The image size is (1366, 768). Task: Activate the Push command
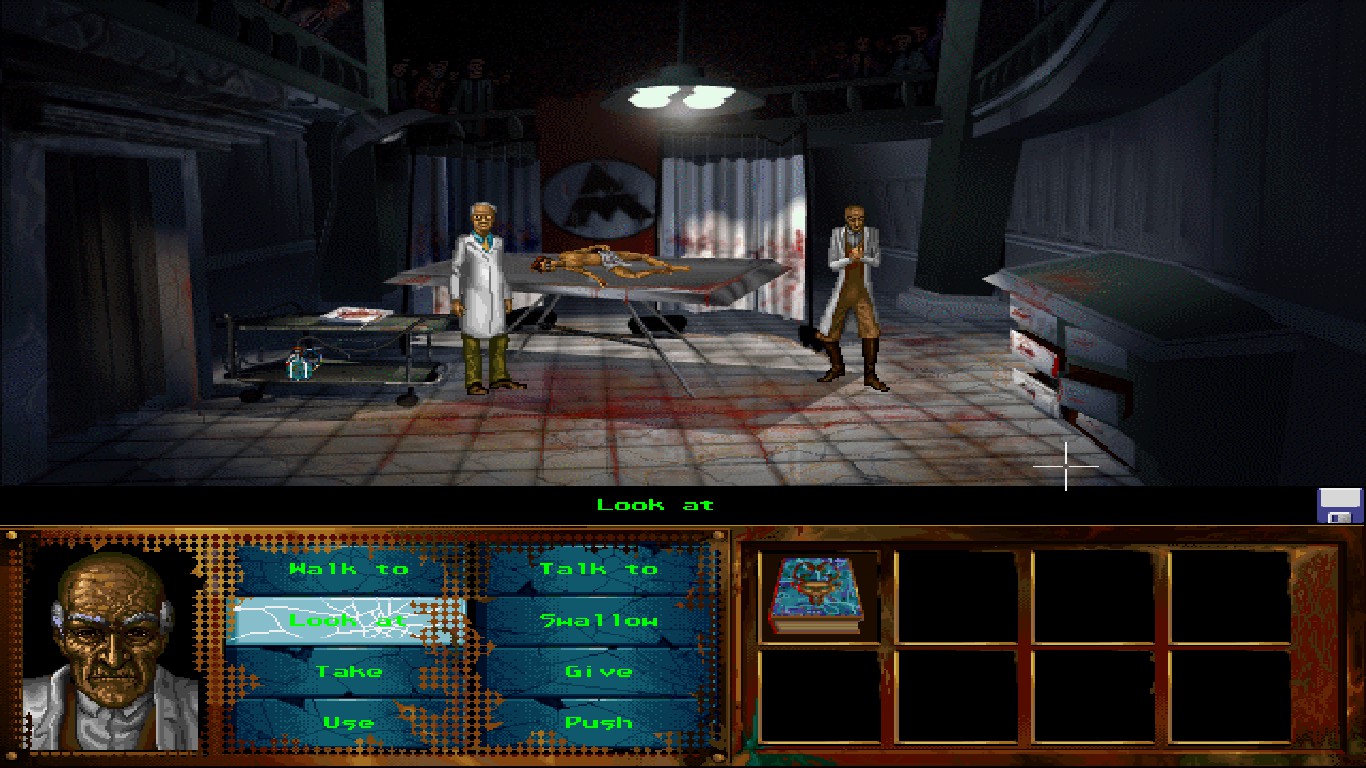599,722
